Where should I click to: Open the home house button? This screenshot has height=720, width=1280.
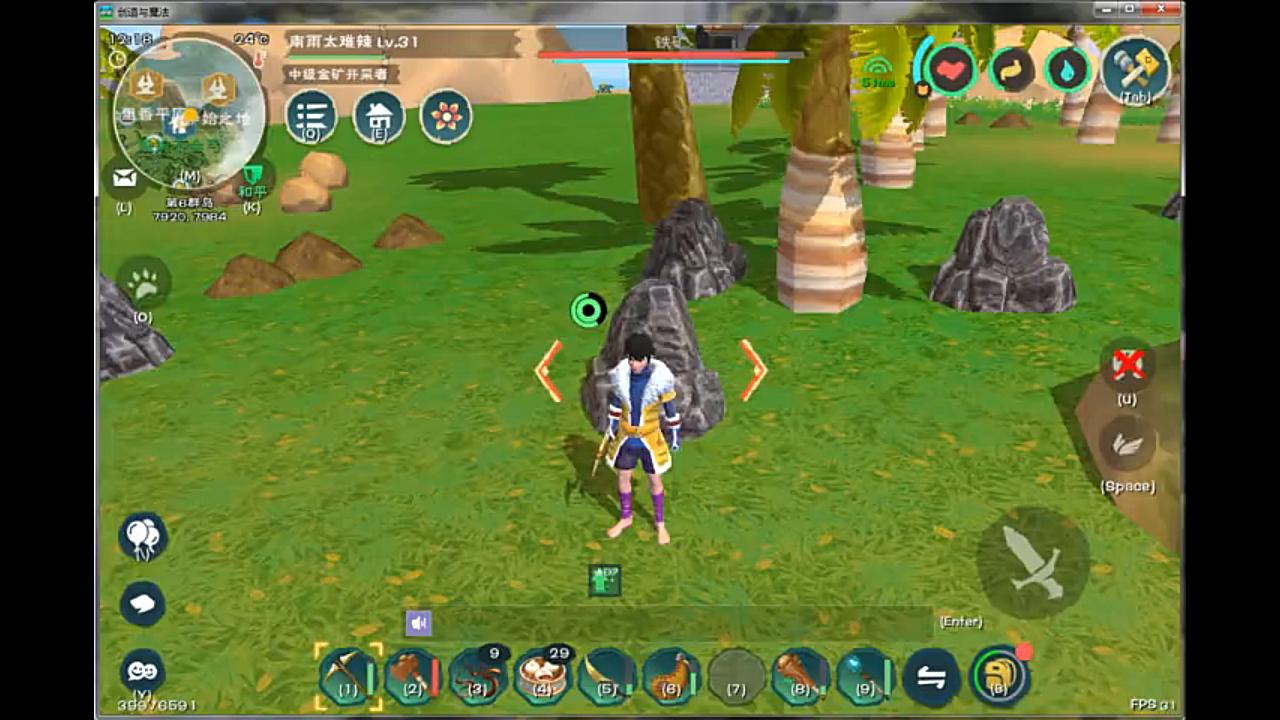point(379,117)
